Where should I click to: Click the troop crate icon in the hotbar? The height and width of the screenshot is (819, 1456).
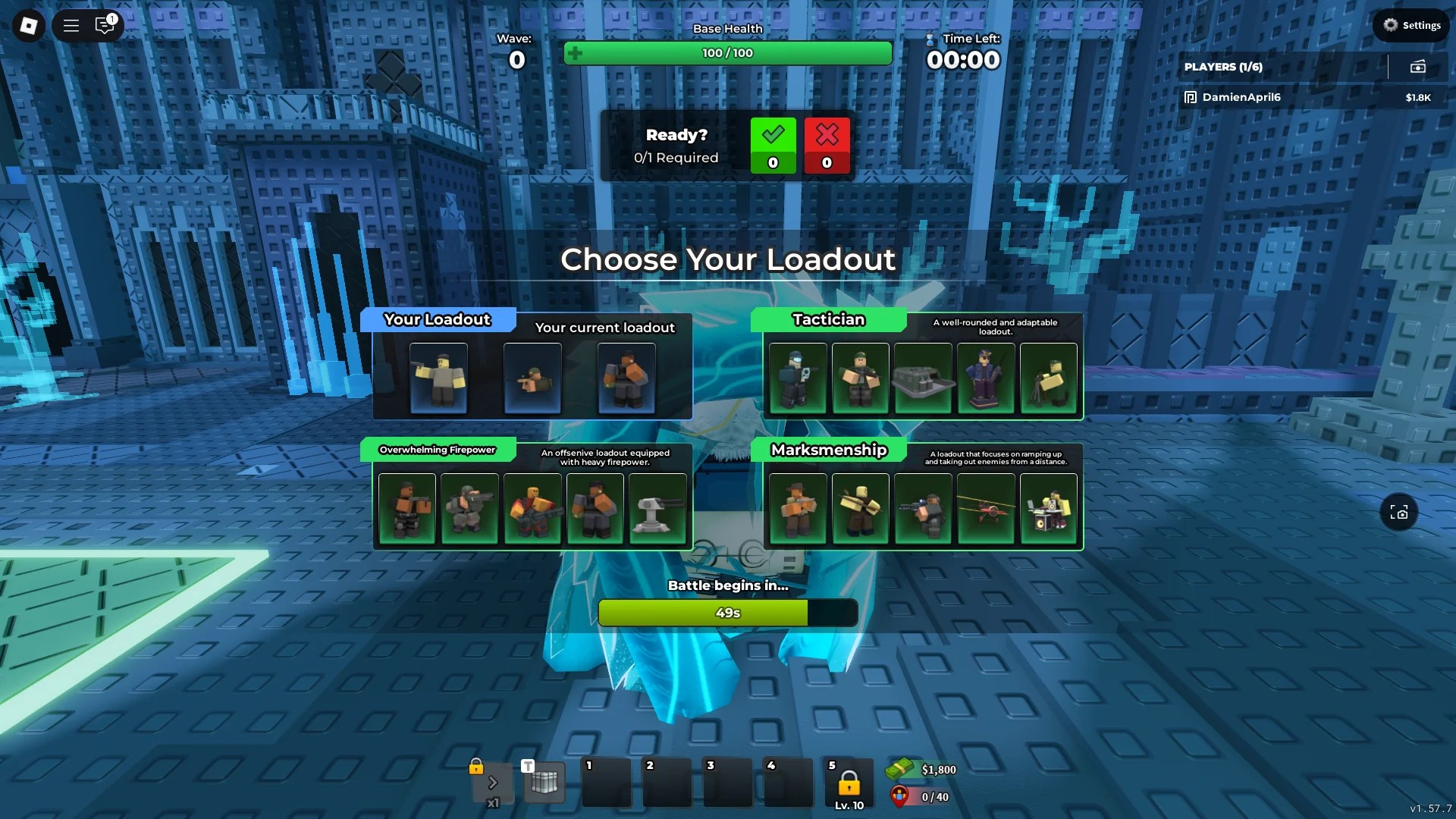[x=544, y=783]
